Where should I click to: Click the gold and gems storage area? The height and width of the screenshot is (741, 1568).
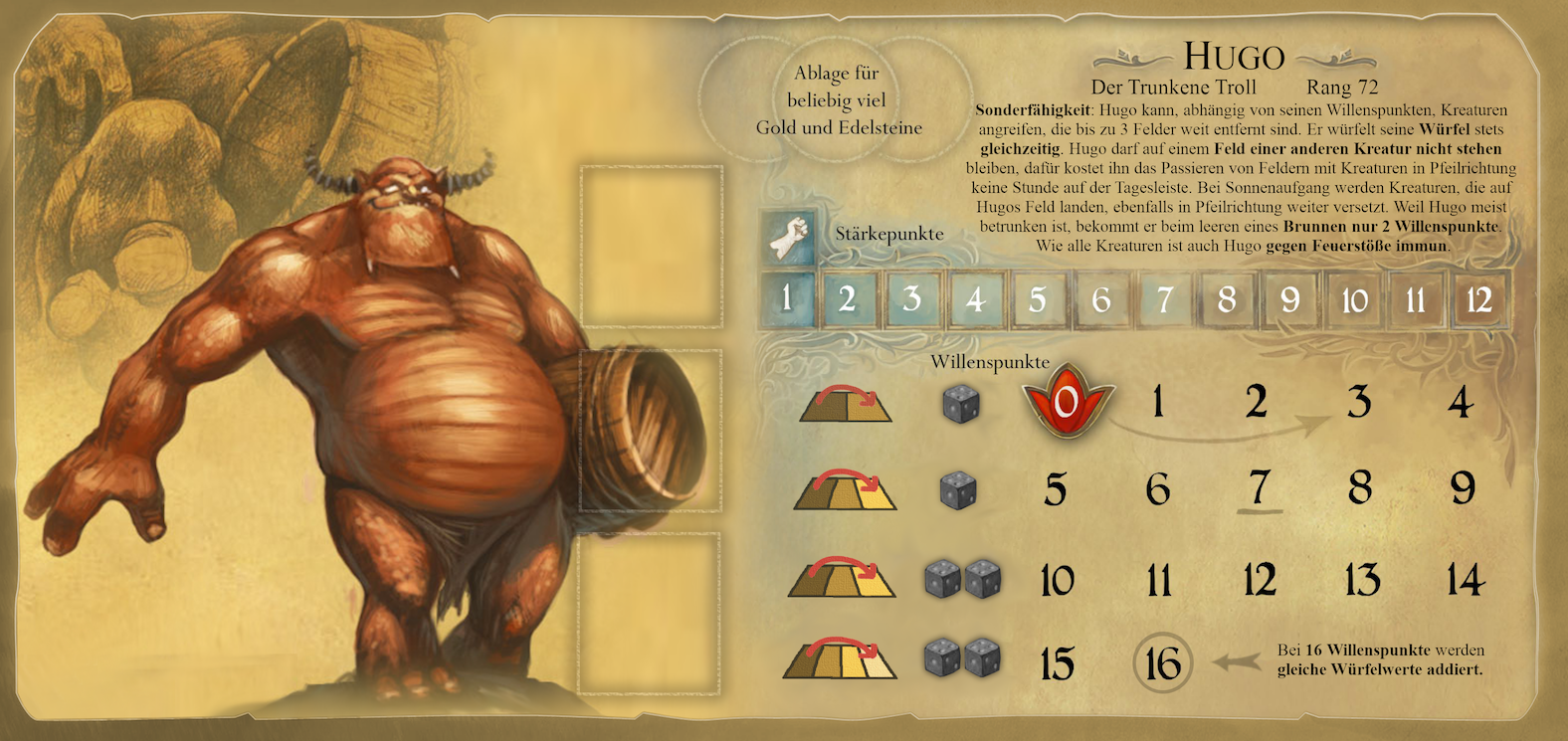(x=838, y=99)
